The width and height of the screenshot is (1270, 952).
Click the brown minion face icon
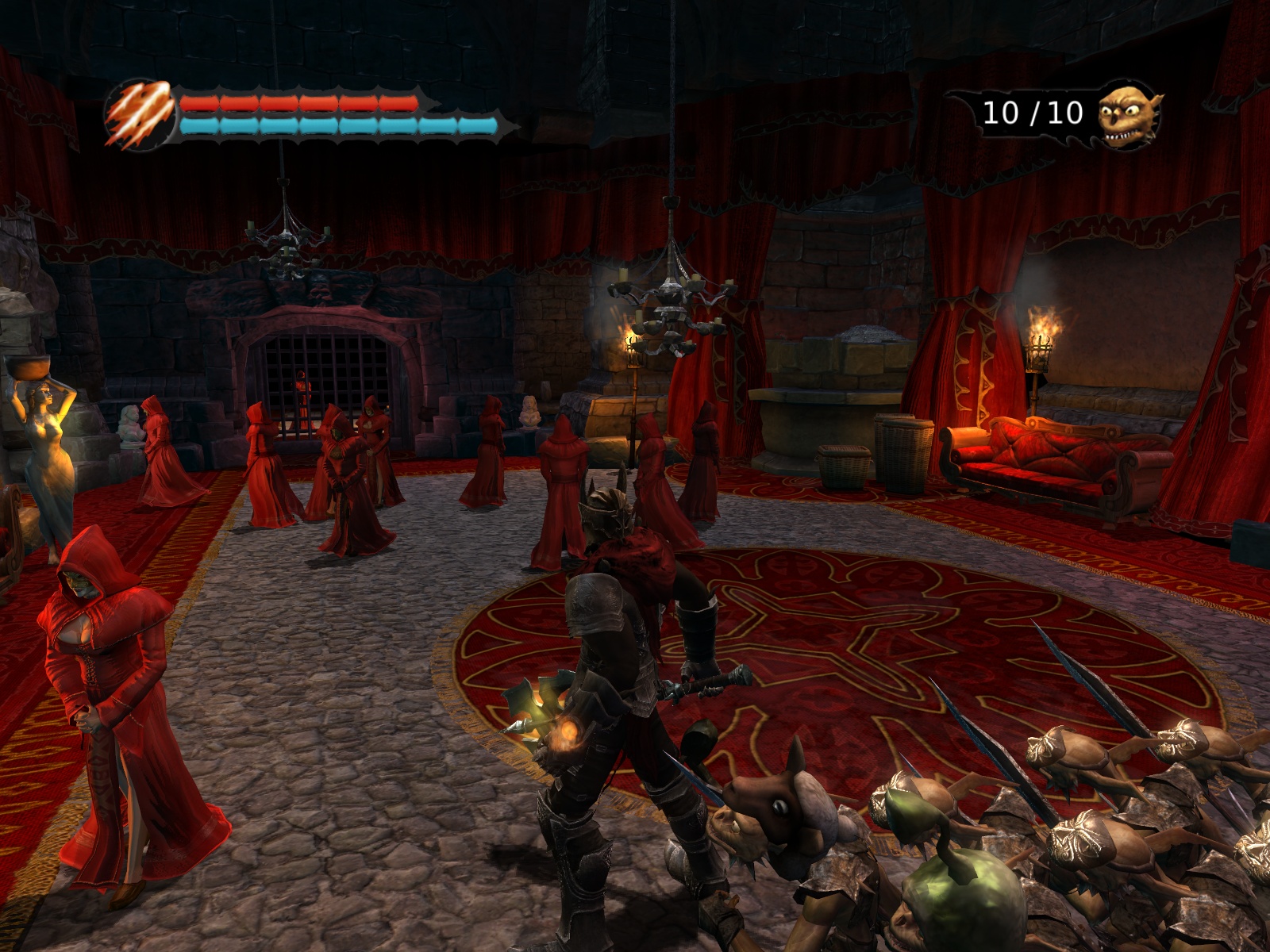click(x=1128, y=115)
